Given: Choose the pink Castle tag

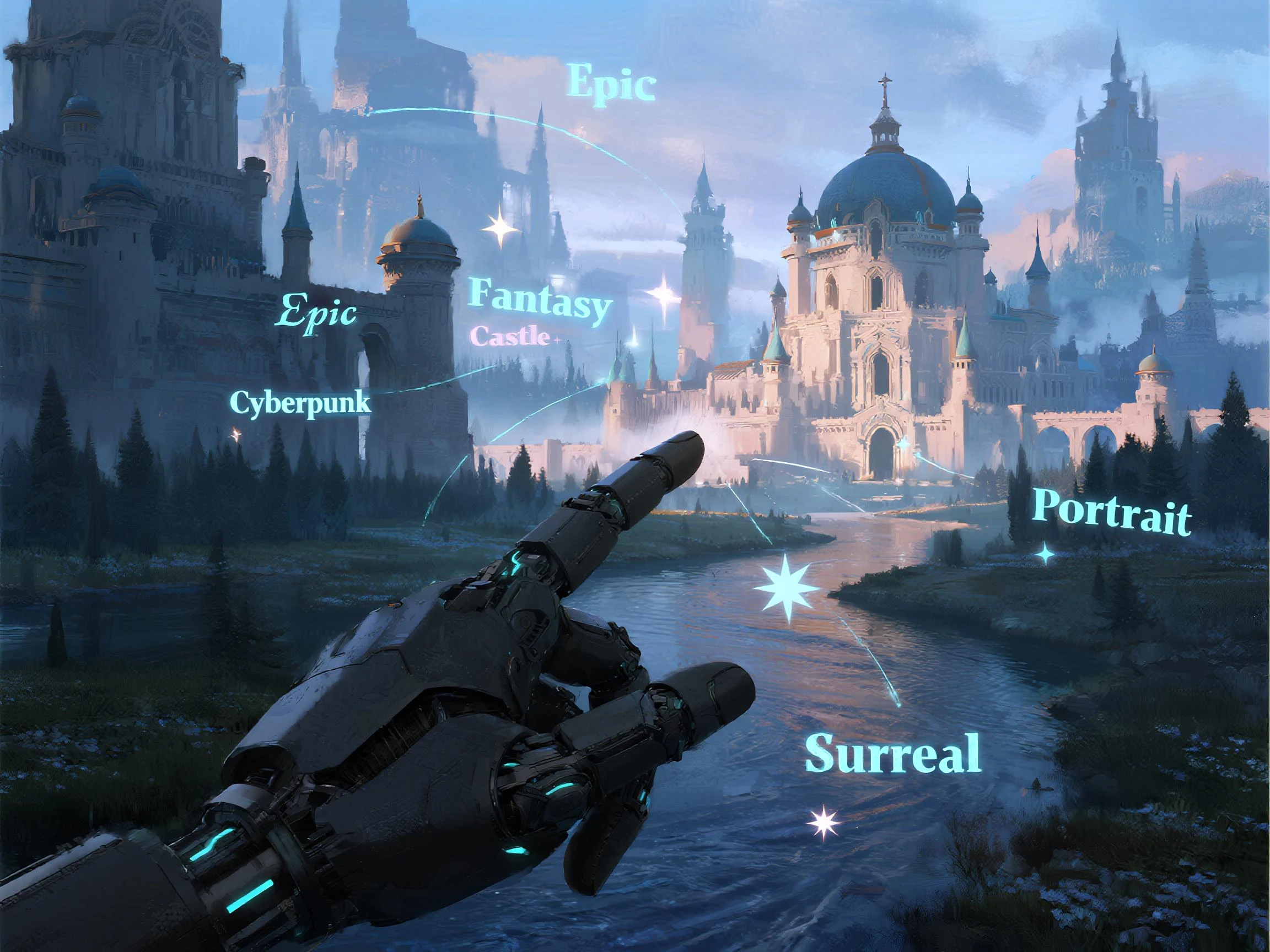Looking at the screenshot, I should pyautogui.click(x=509, y=336).
